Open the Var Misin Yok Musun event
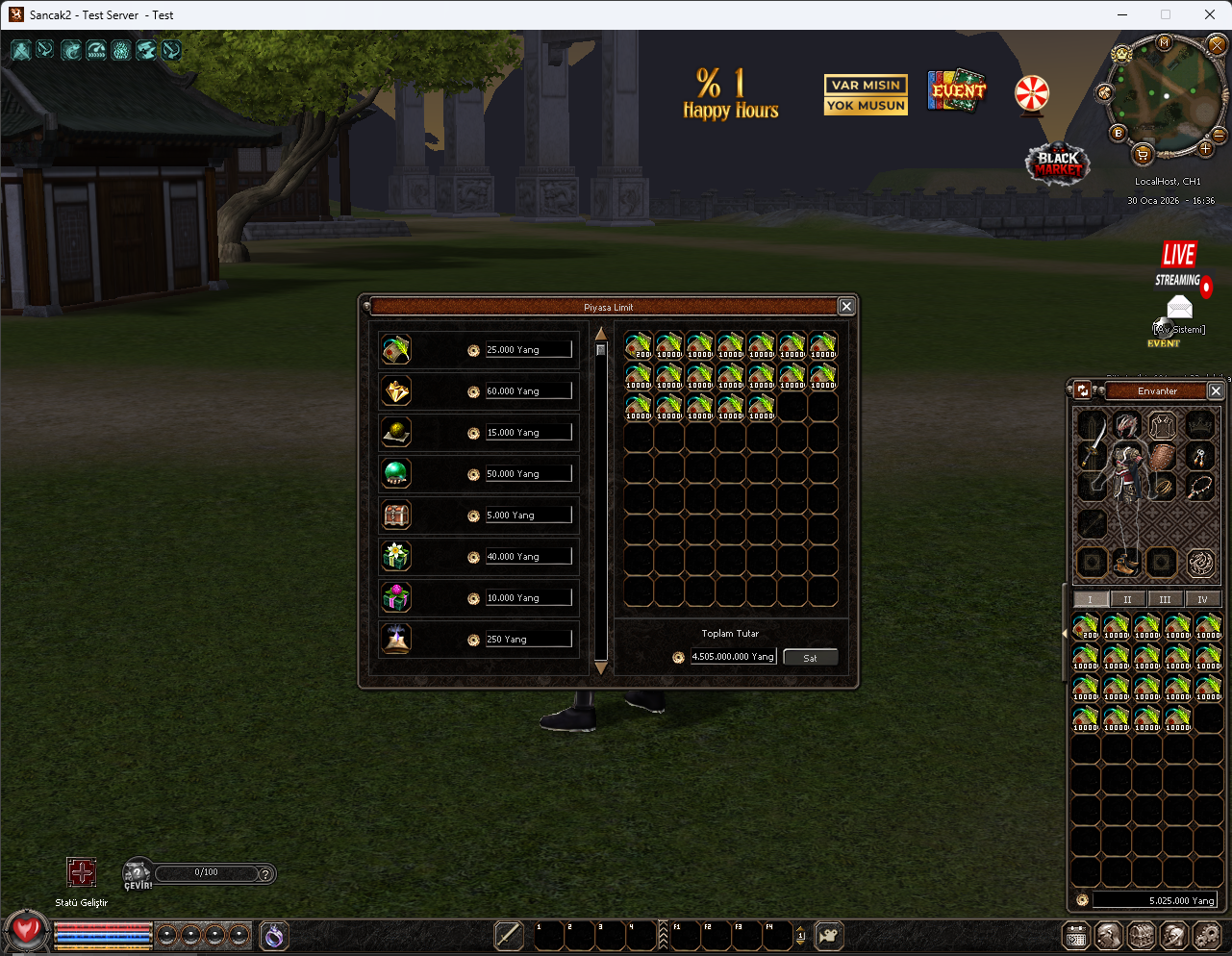This screenshot has width=1232, height=956. pos(866,95)
